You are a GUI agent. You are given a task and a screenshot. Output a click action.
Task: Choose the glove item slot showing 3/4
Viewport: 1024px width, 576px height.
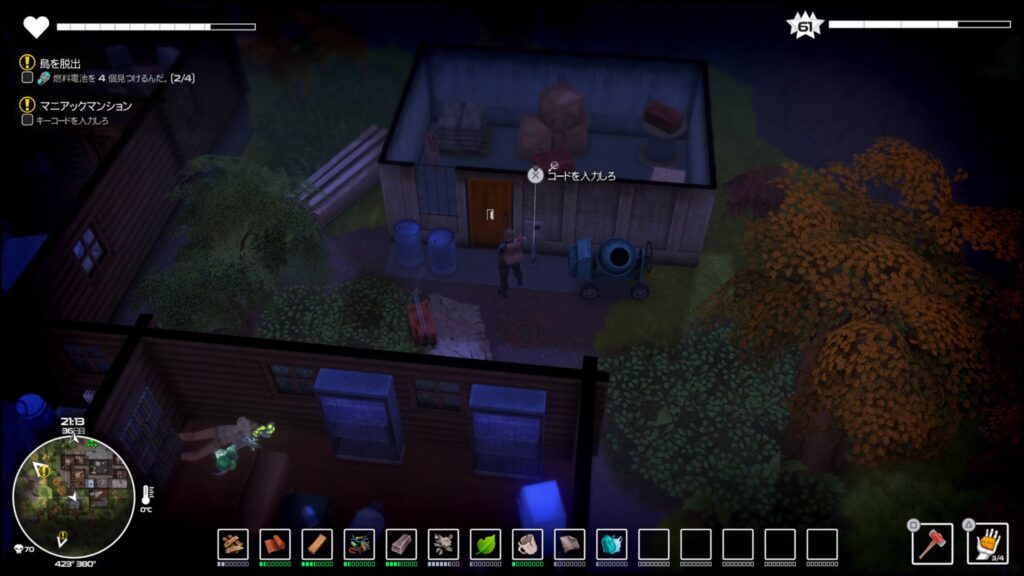(988, 544)
